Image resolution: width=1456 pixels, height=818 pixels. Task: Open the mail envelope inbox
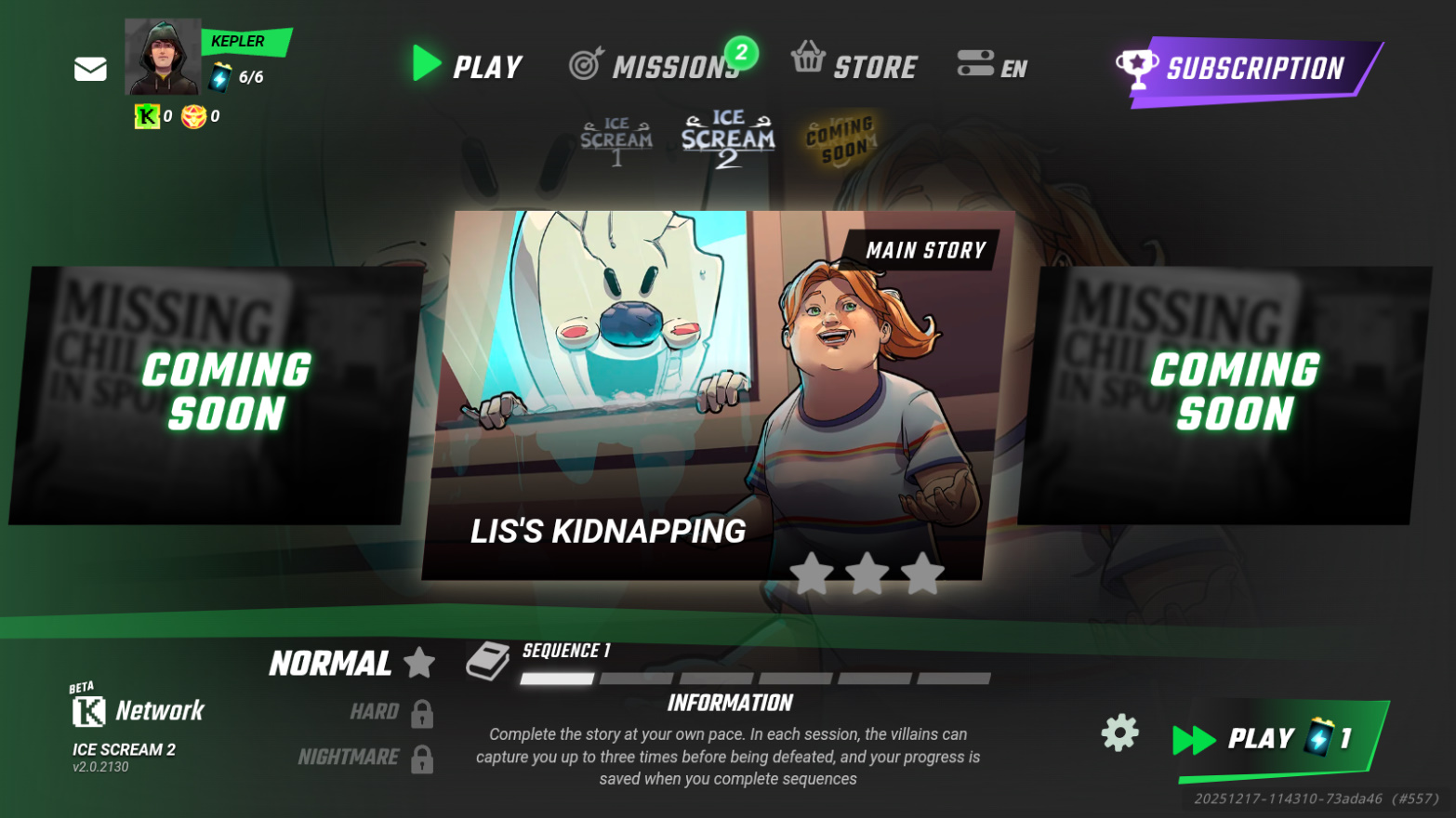[x=90, y=70]
